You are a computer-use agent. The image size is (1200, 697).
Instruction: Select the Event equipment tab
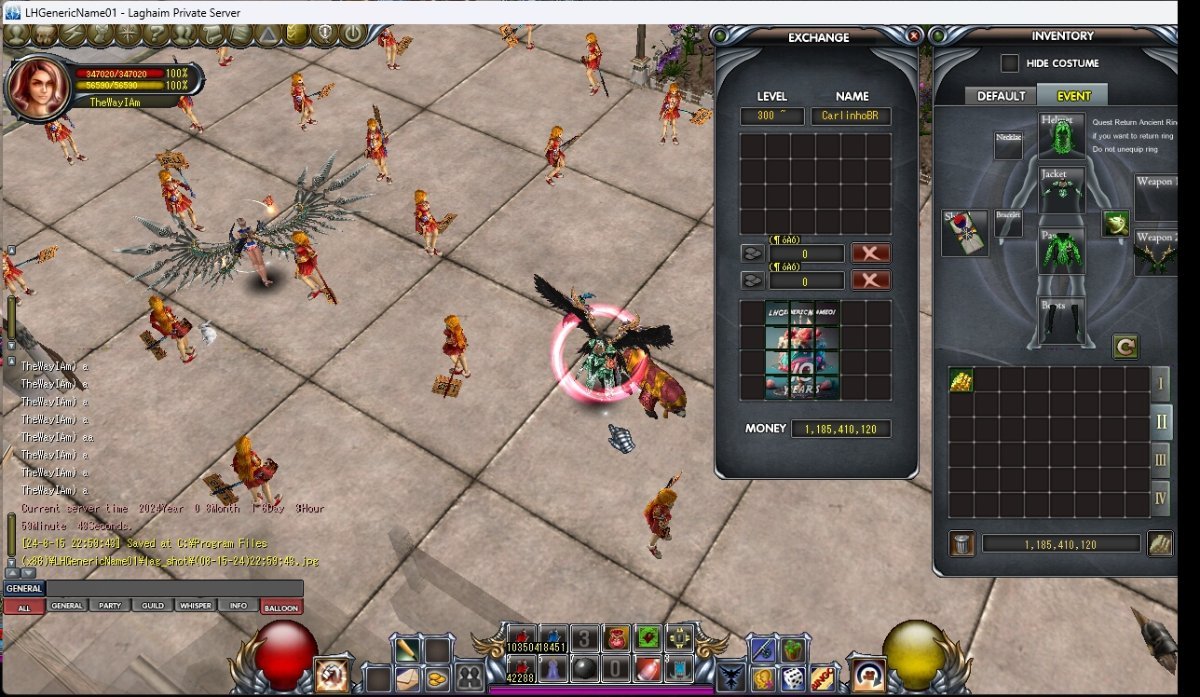tap(1073, 96)
